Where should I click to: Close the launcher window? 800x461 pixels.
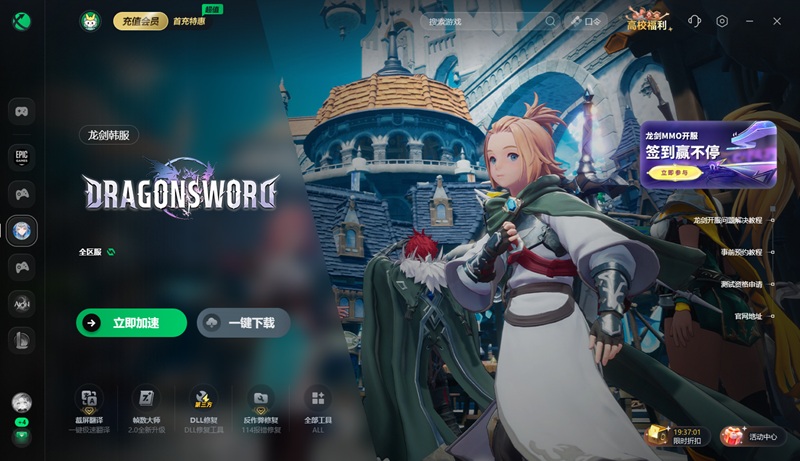[778, 21]
